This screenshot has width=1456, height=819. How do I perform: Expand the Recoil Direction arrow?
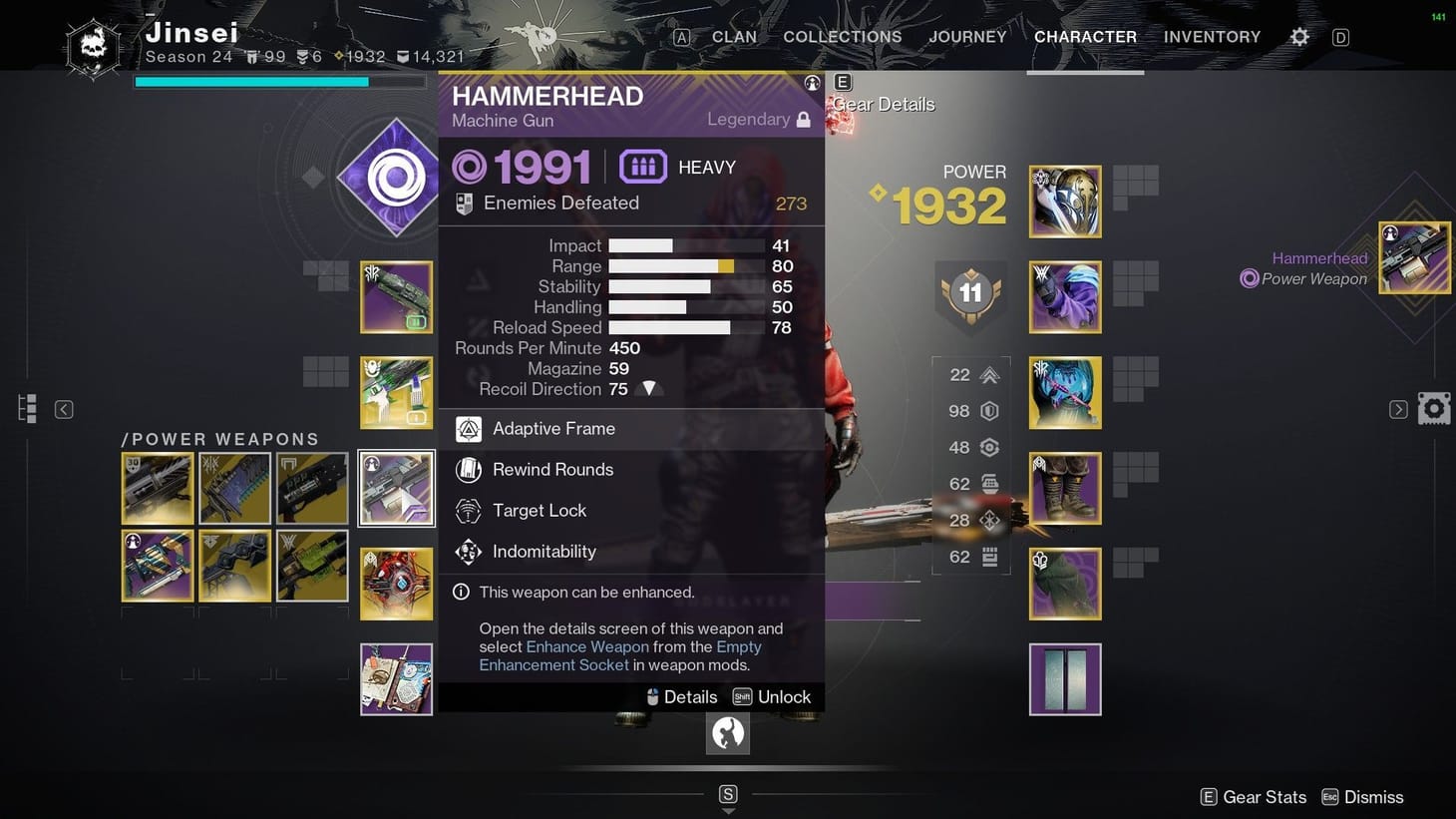649,388
